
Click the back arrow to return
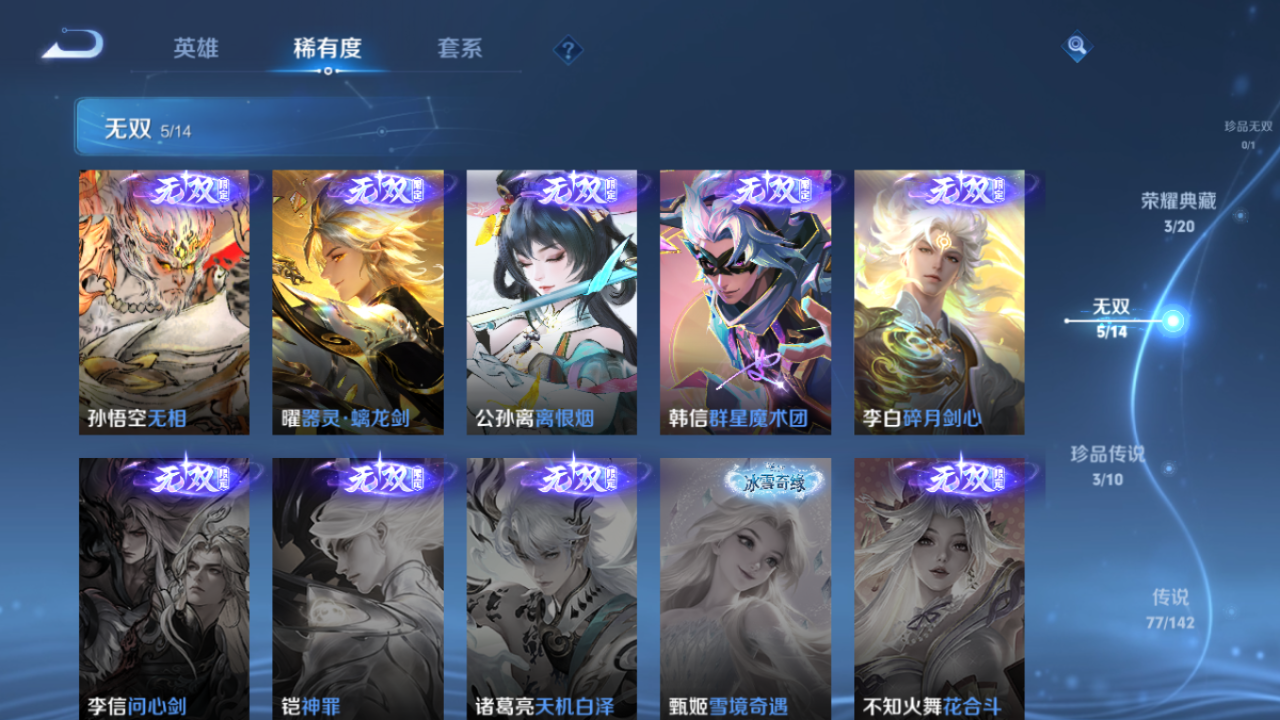pos(70,45)
